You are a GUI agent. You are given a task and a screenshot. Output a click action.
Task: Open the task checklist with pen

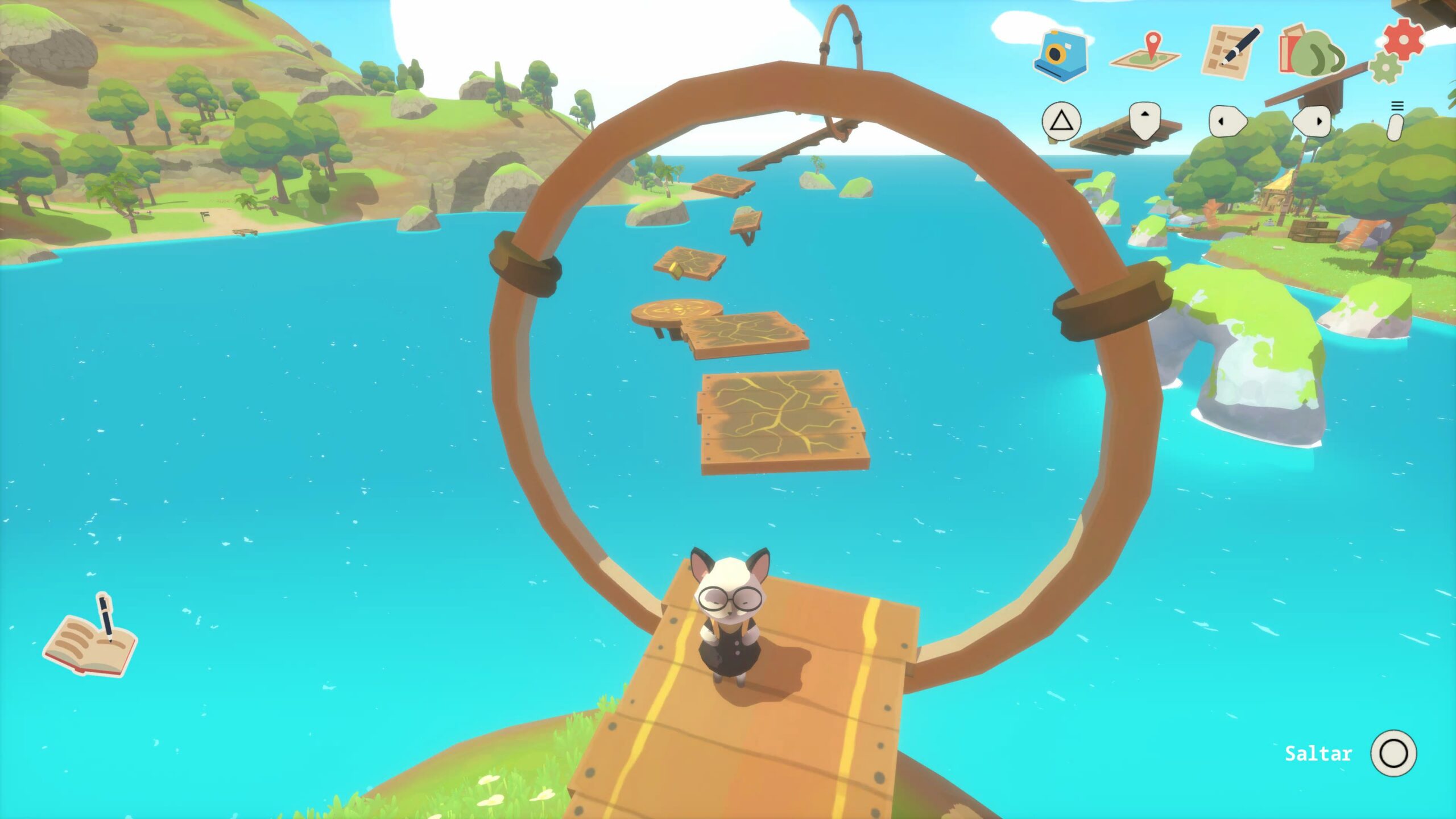(1231, 51)
